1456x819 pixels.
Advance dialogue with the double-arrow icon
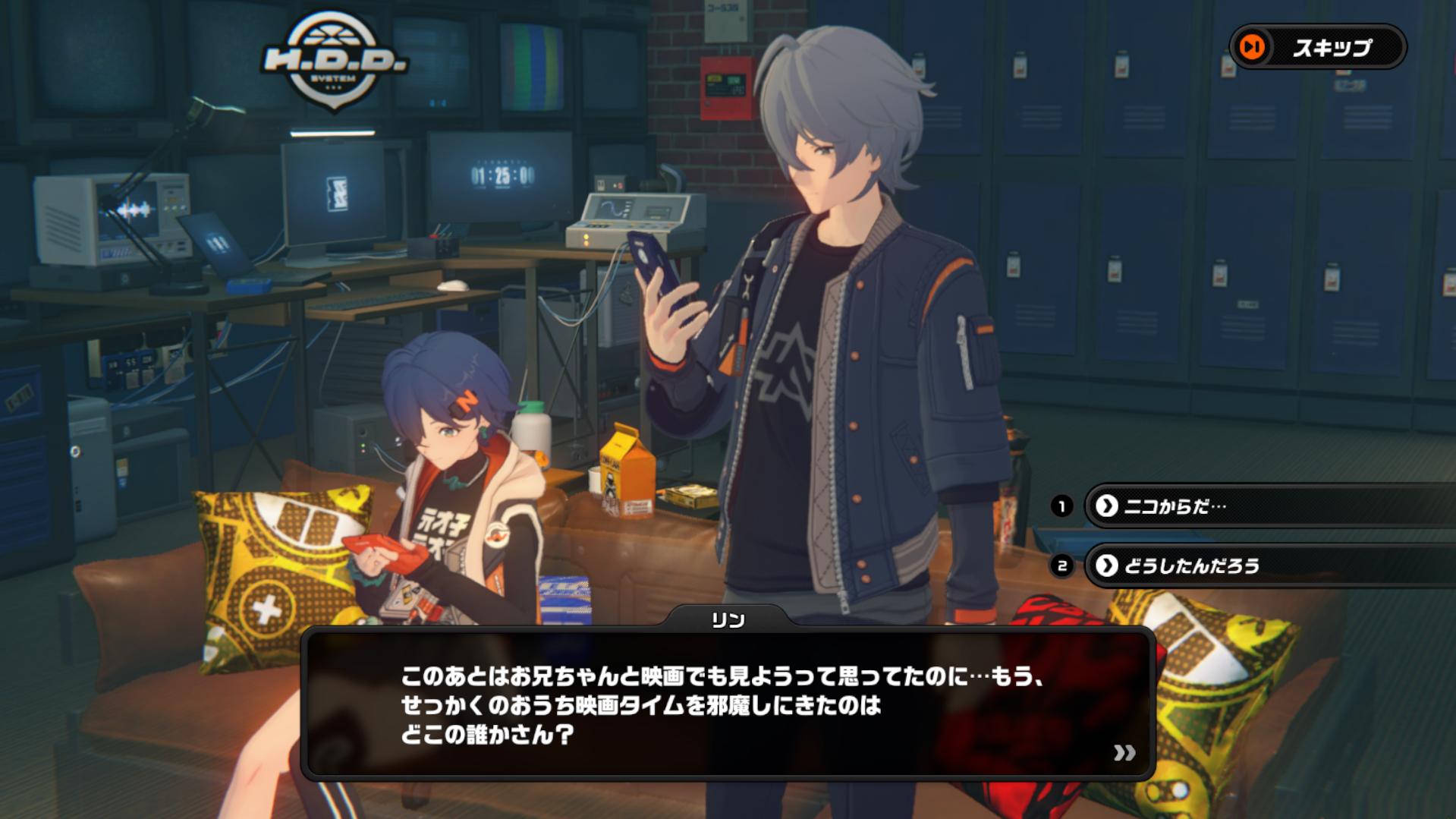(x=1124, y=752)
